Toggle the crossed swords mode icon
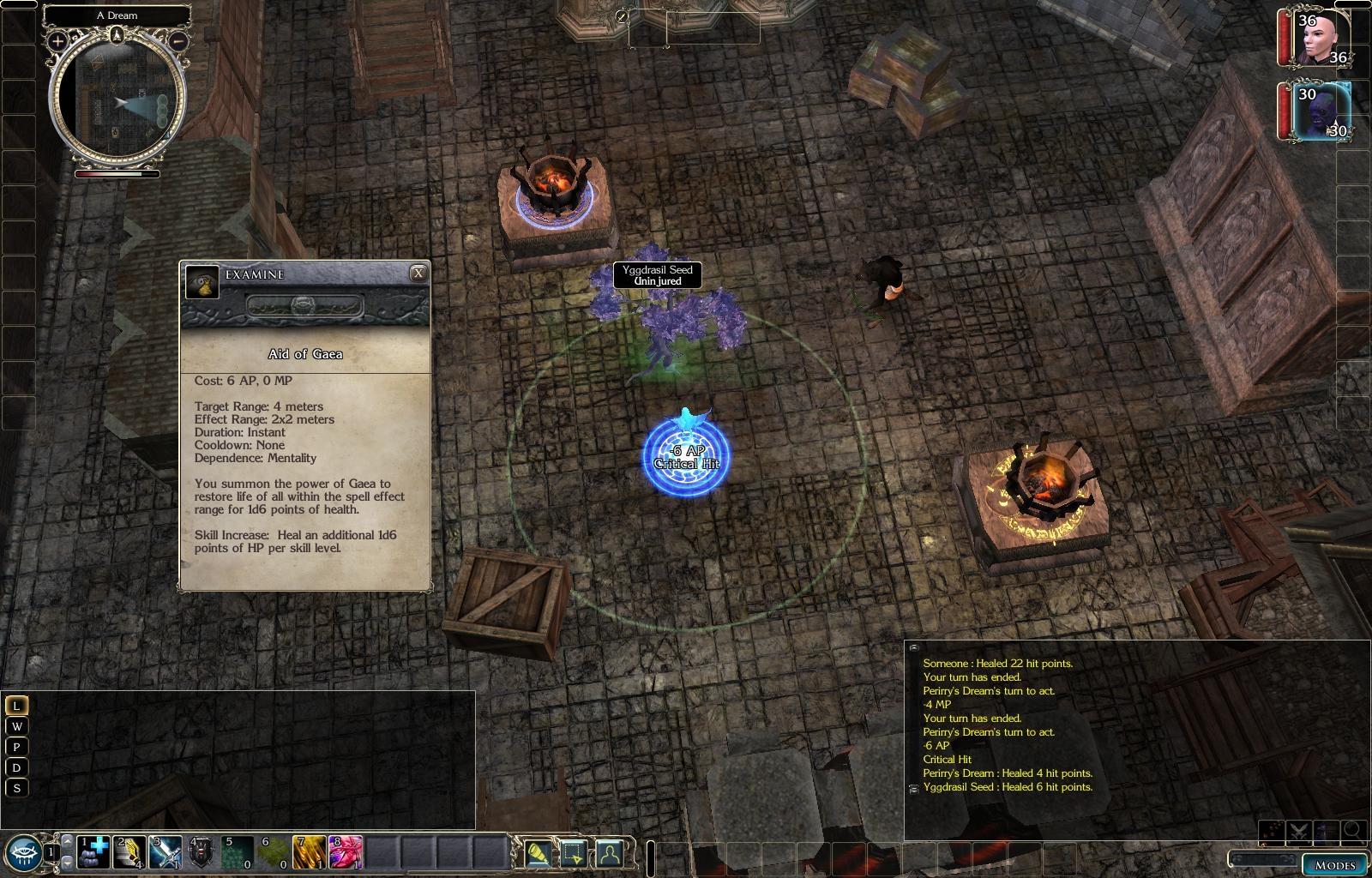The width and height of the screenshot is (1372, 878). click(x=1300, y=830)
